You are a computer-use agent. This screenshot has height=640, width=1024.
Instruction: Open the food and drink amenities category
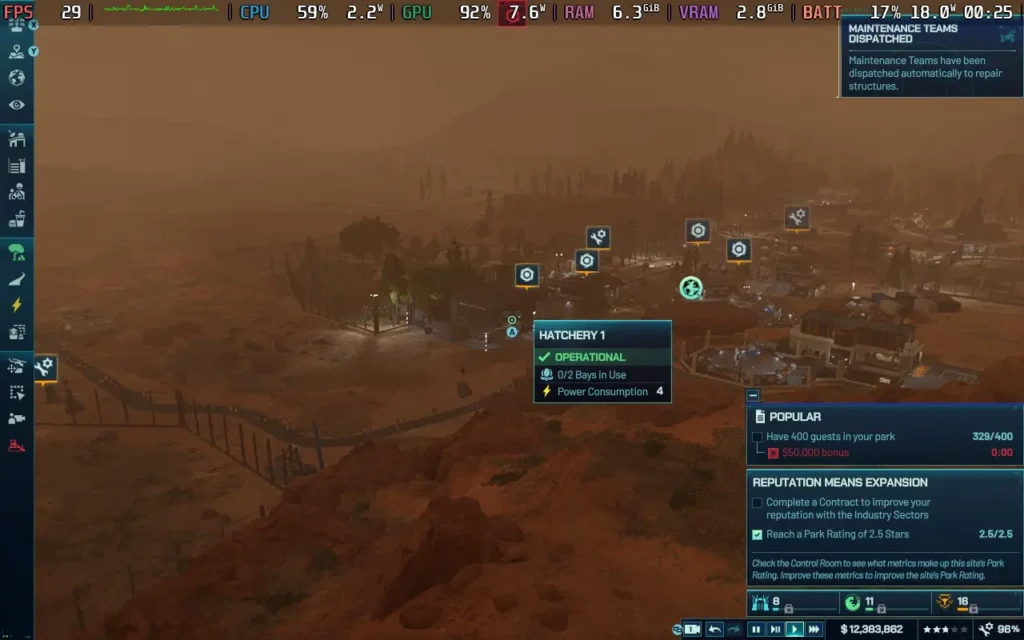point(17,219)
